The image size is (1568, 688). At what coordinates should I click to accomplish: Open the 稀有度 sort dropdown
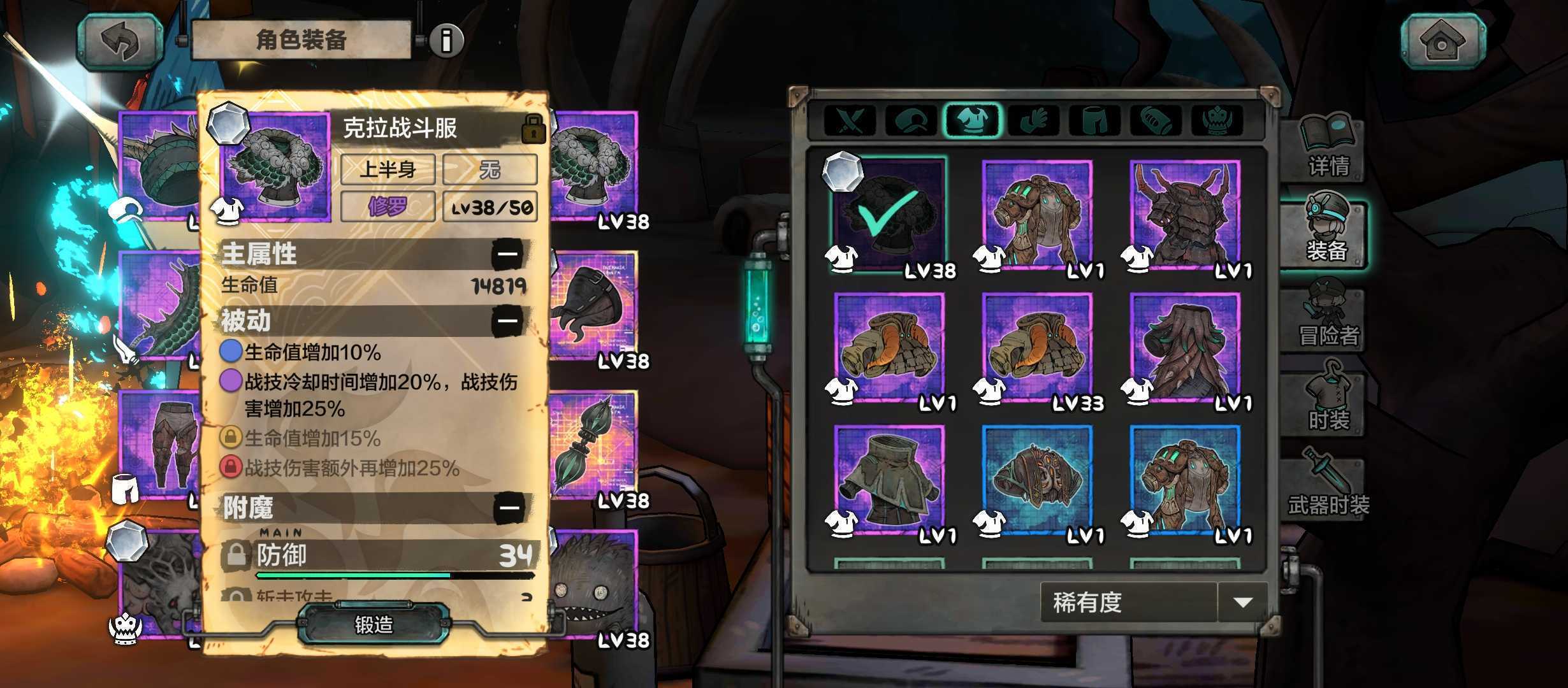tap(1241, 602)
